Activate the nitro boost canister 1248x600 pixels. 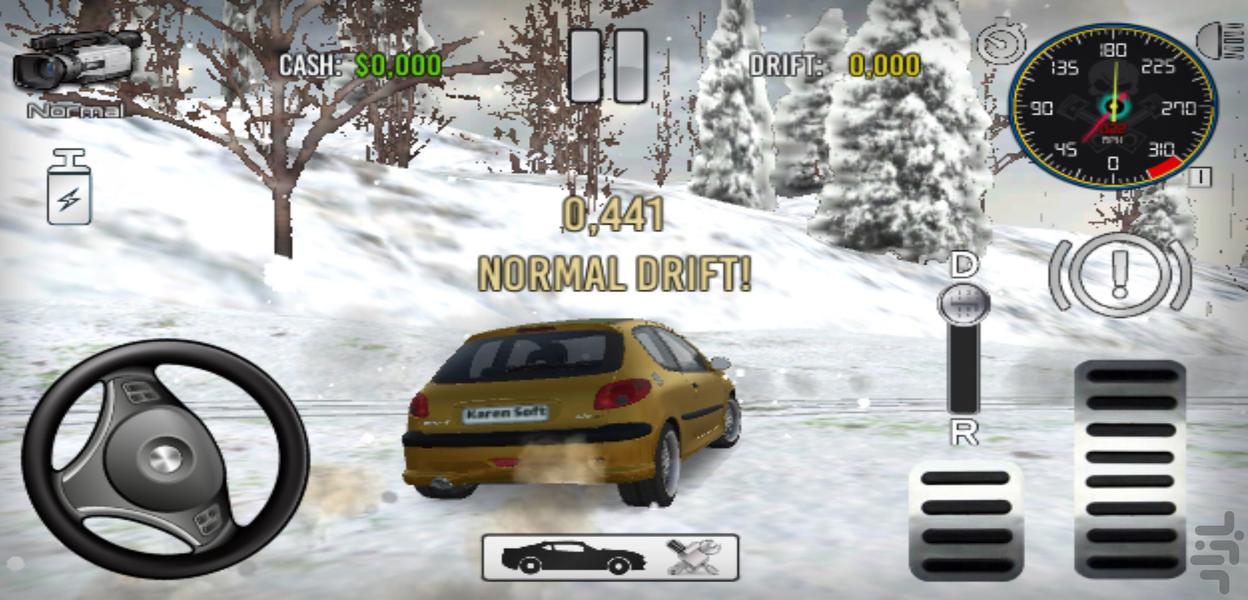(69, 187)
